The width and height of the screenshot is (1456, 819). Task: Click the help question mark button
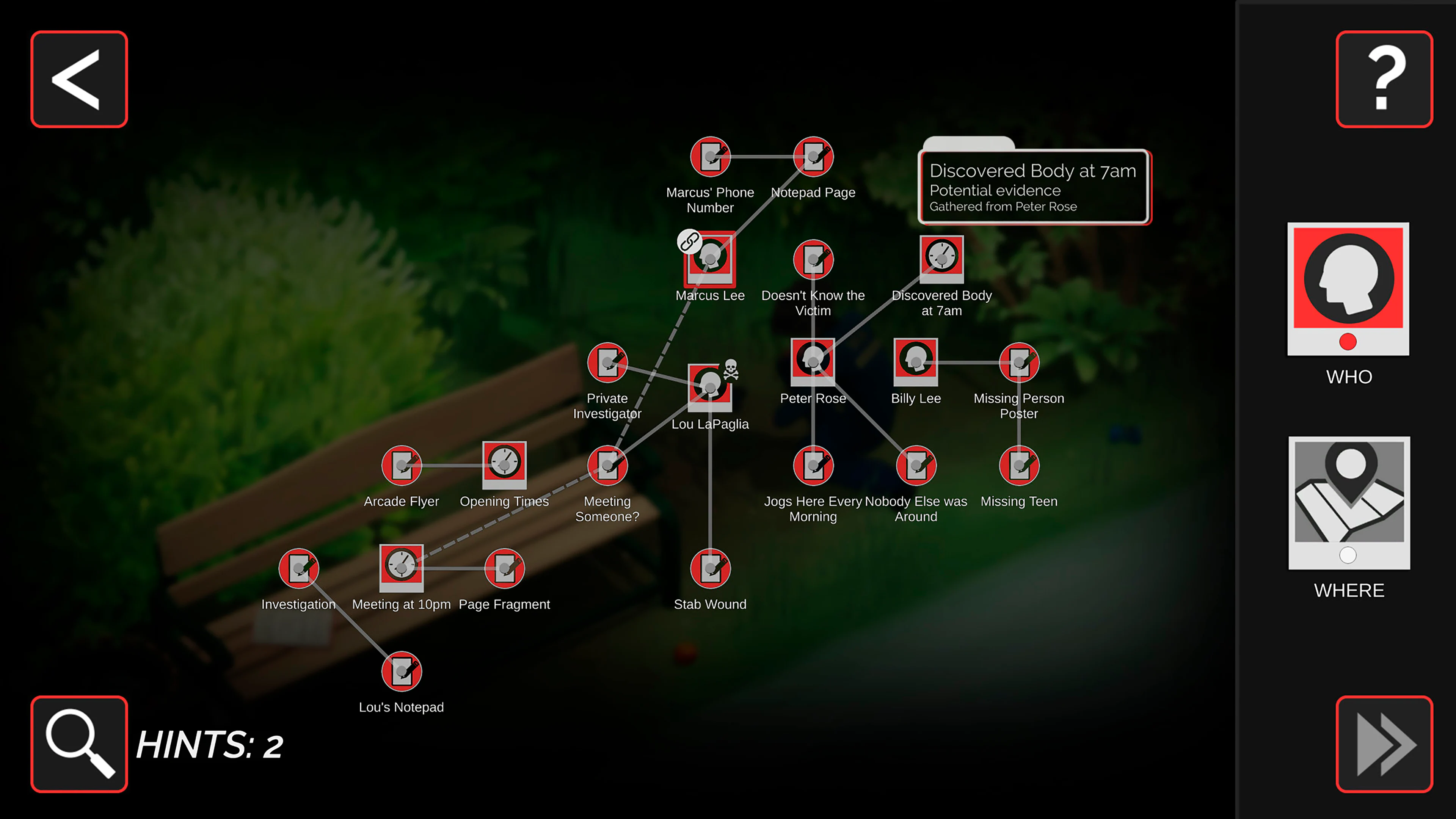[x=1384, y=79]
